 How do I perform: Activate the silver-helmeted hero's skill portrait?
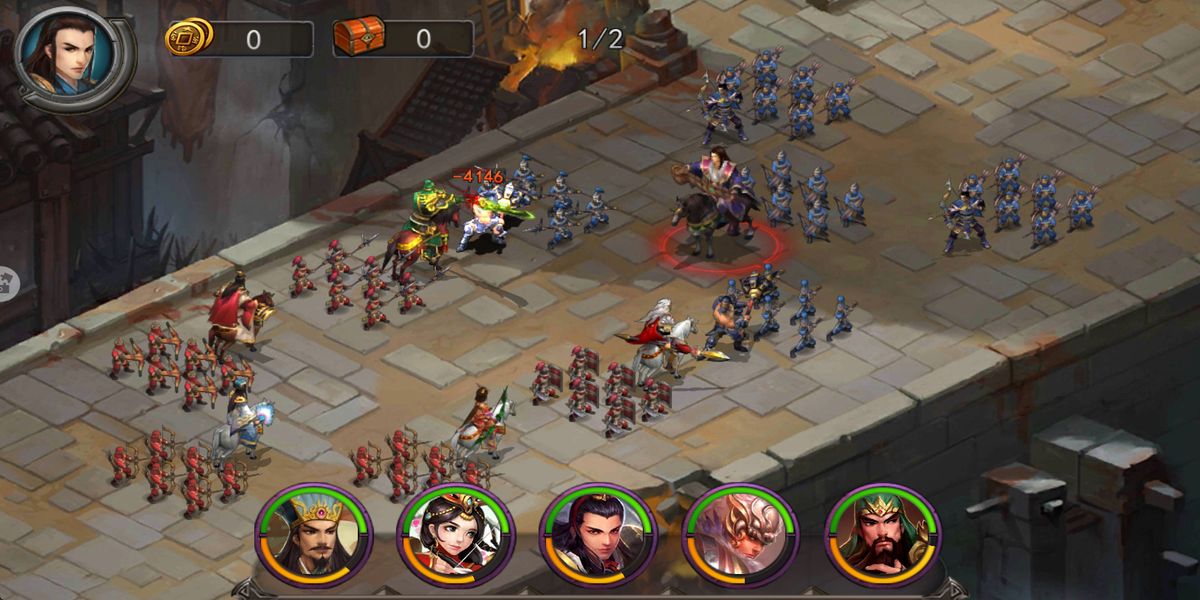tap(739, 536)
